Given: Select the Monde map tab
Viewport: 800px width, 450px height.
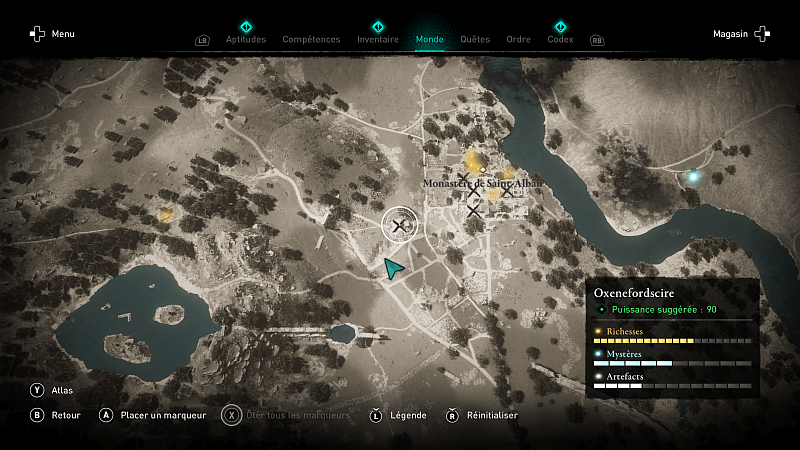Looking at the screenshot, I should tap(429, 39).
